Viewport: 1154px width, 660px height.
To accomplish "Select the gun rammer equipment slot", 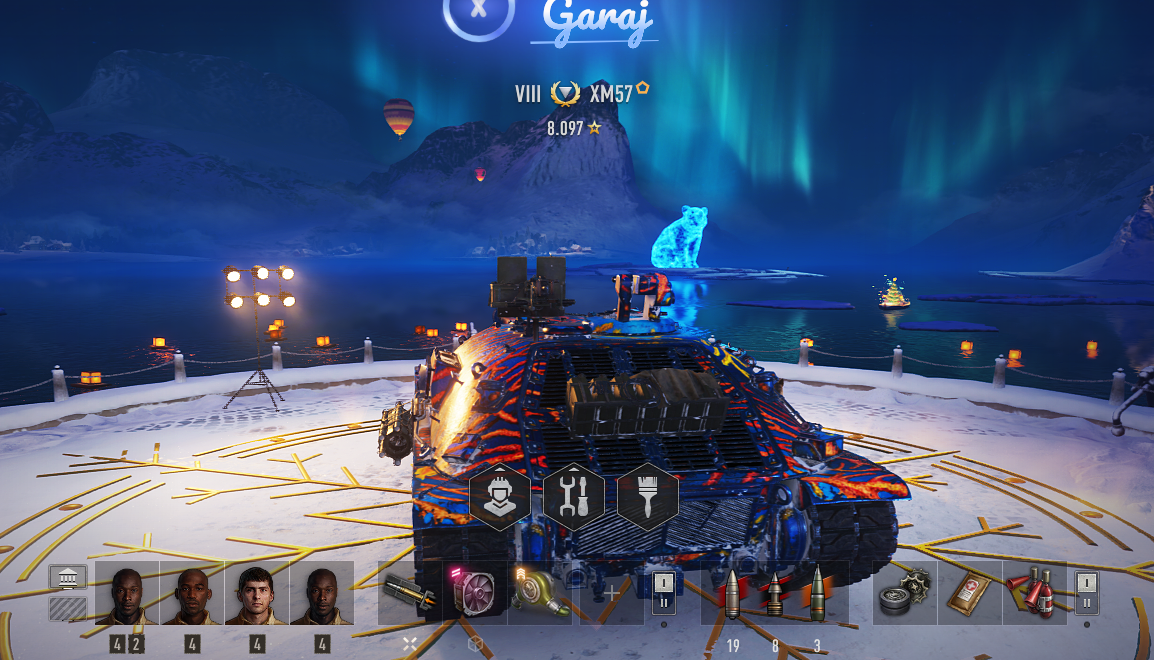I will coord(410,593).
